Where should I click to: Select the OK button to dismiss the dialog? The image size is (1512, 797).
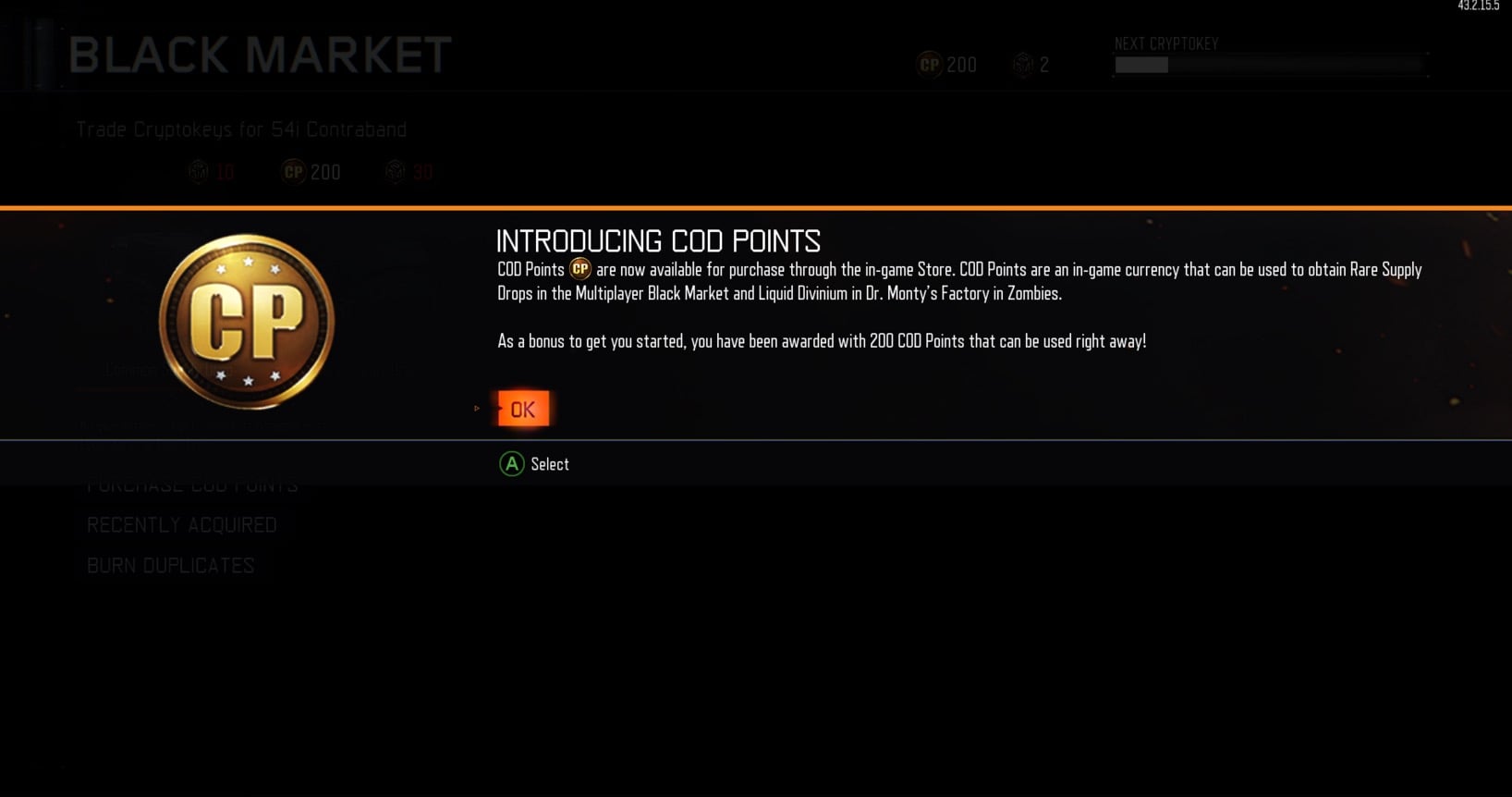coord(523,408)
